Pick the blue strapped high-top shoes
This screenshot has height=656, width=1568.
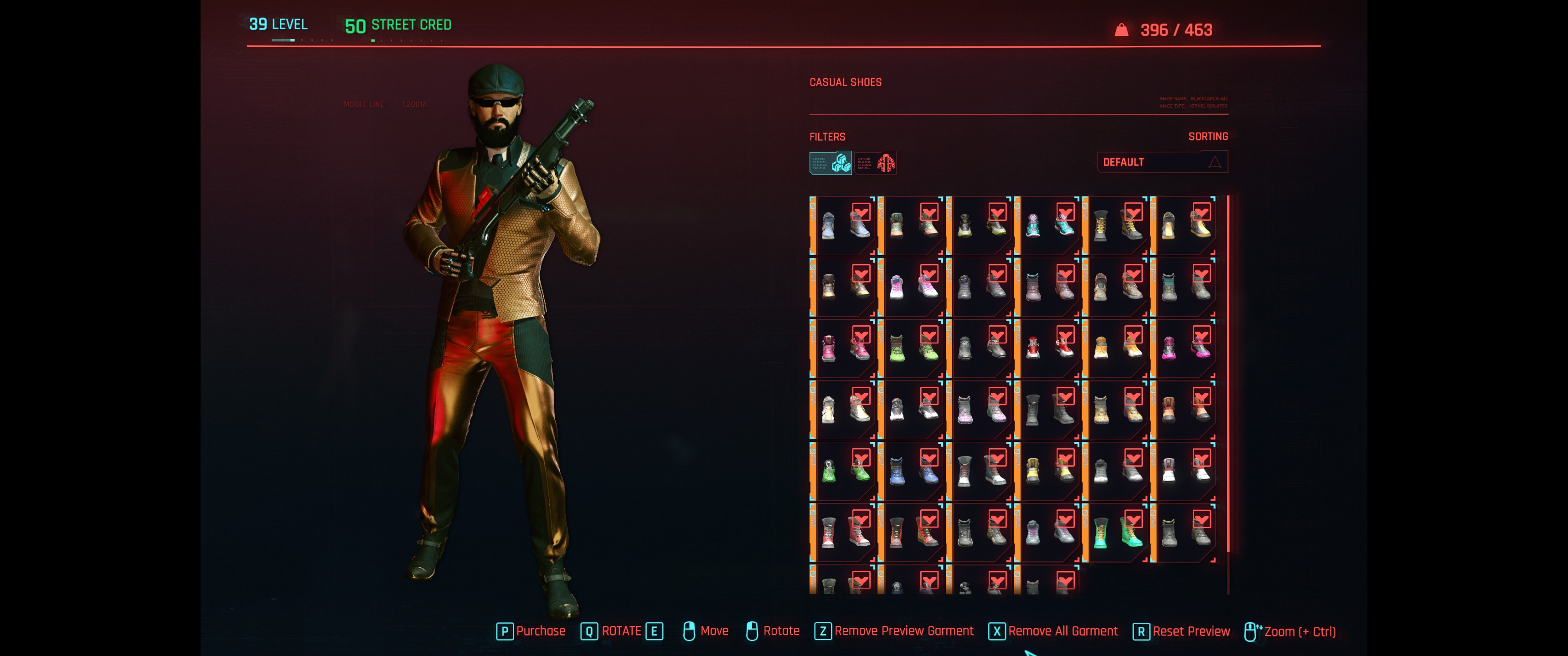912,471
